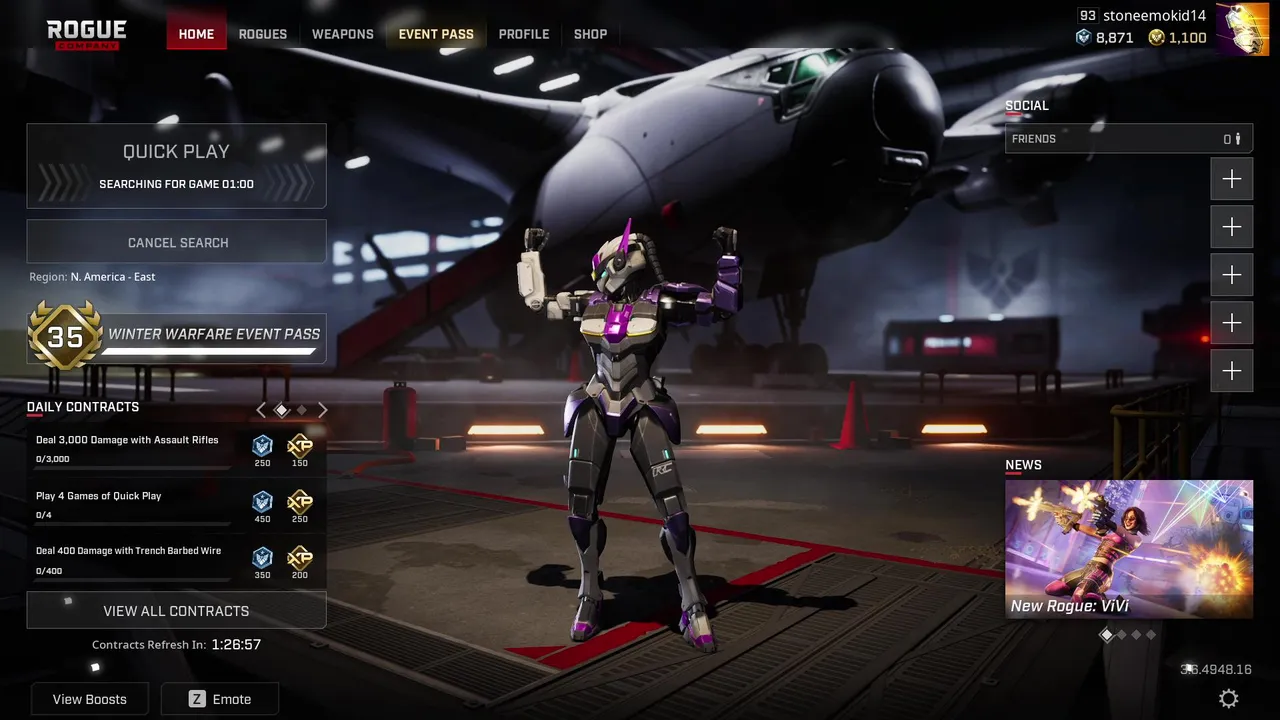Click the player avatar portrait

[1242, 29]
